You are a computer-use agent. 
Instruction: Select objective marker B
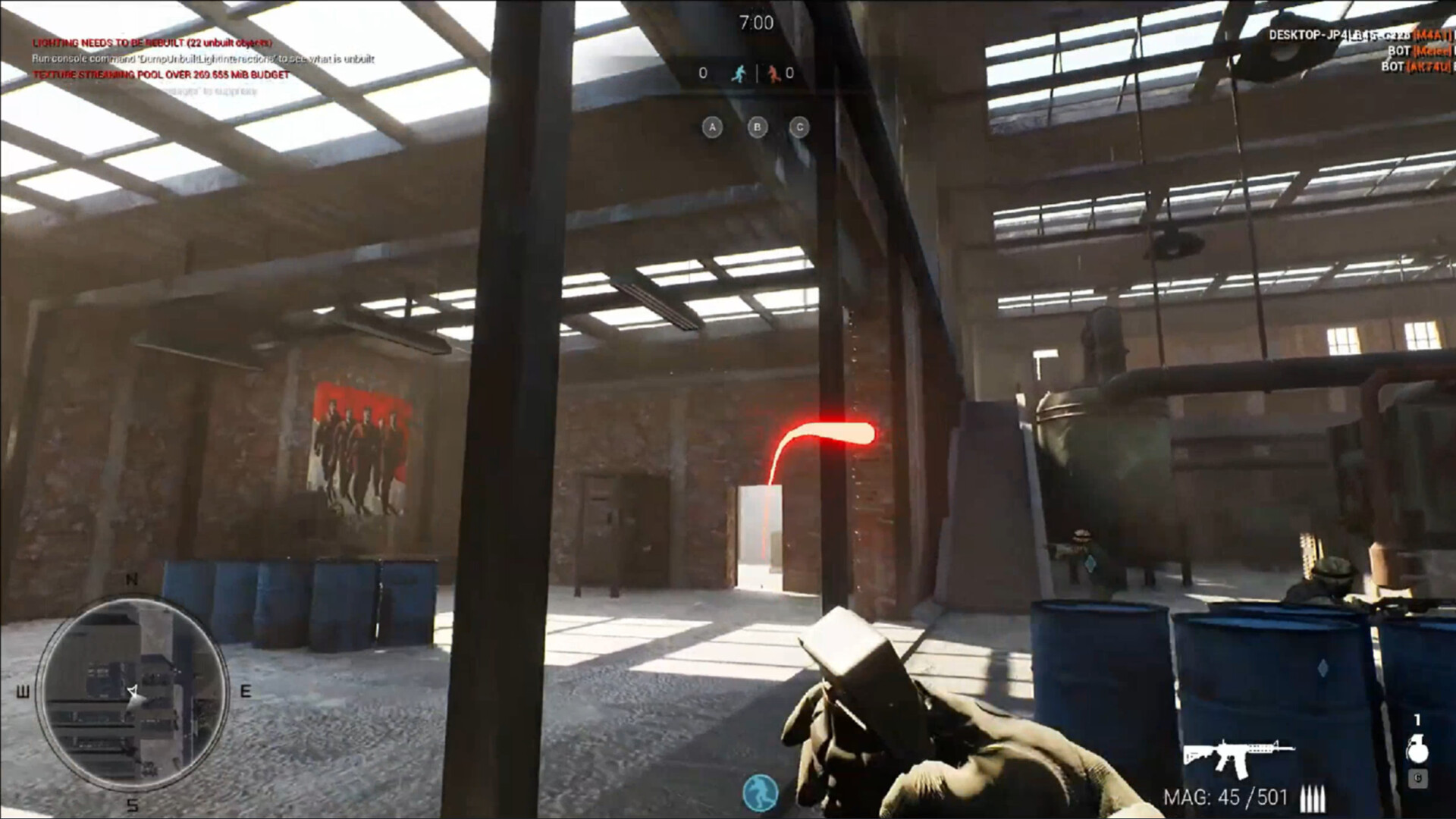[758, 127]
